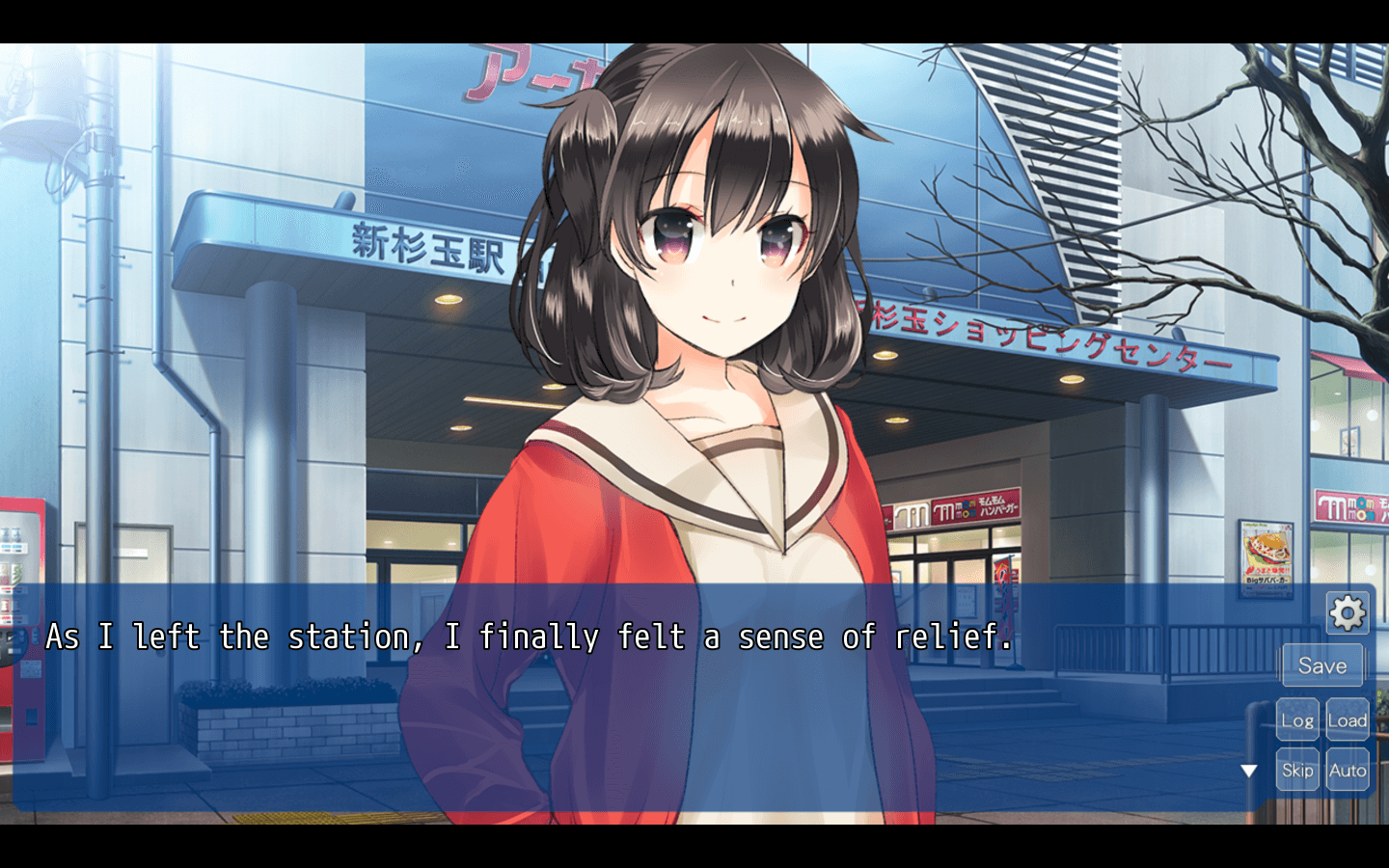
Task: Click the Save button
Action: [x=1321, y=665]
